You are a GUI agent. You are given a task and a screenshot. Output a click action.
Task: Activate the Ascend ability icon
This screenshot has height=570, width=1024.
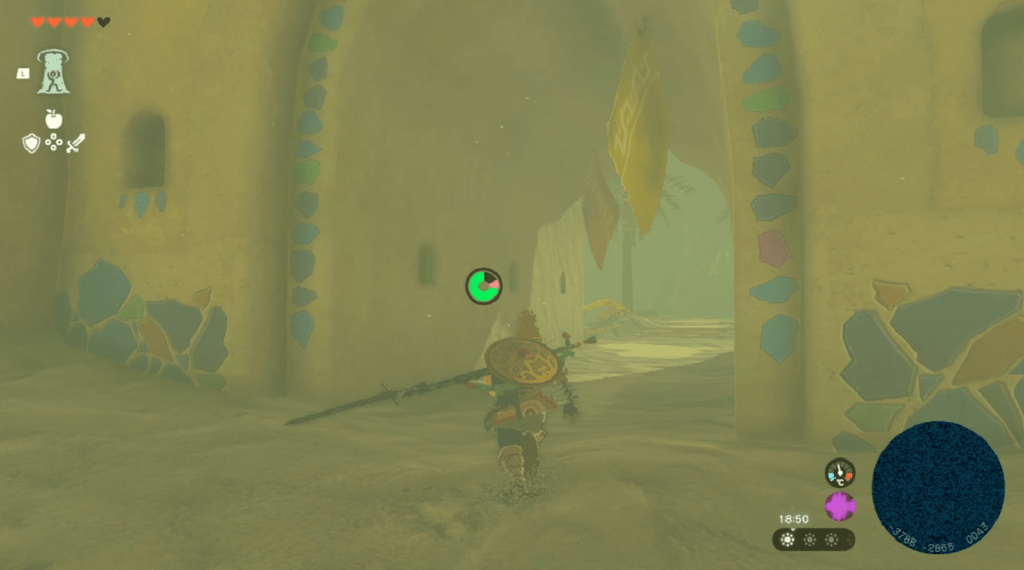pos(53,72)
